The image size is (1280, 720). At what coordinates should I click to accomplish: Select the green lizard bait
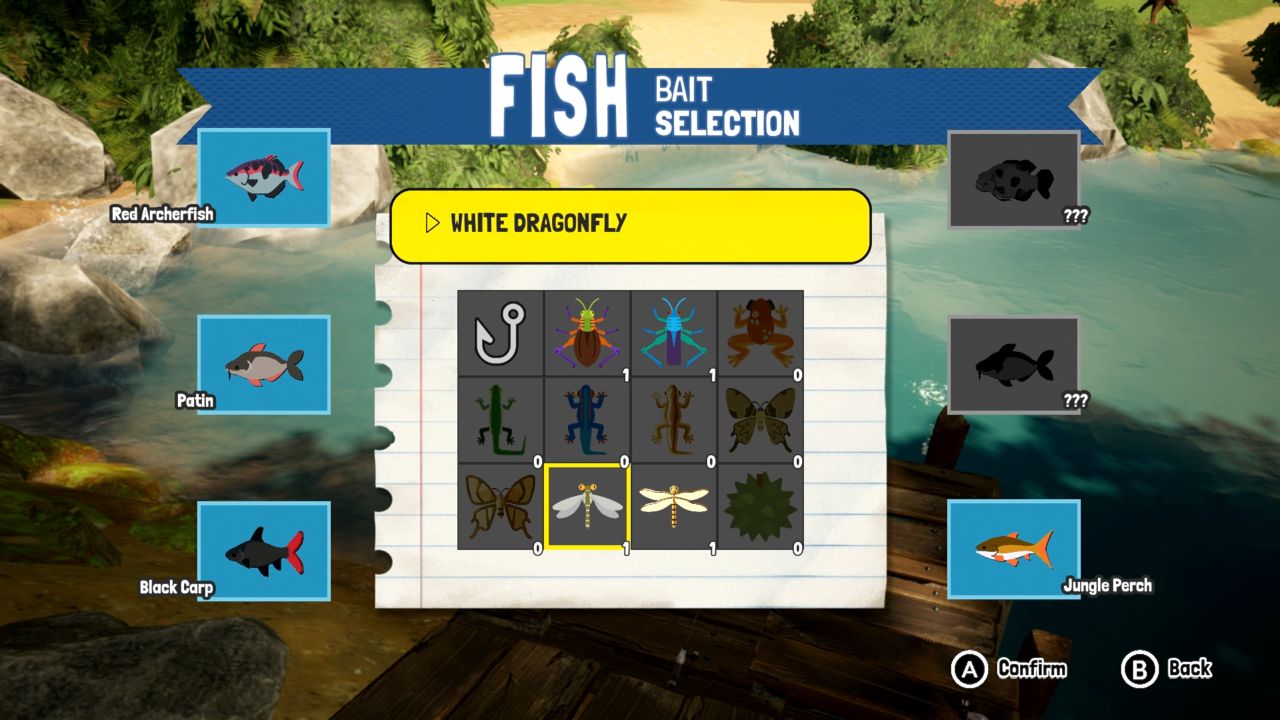(500, 420)
